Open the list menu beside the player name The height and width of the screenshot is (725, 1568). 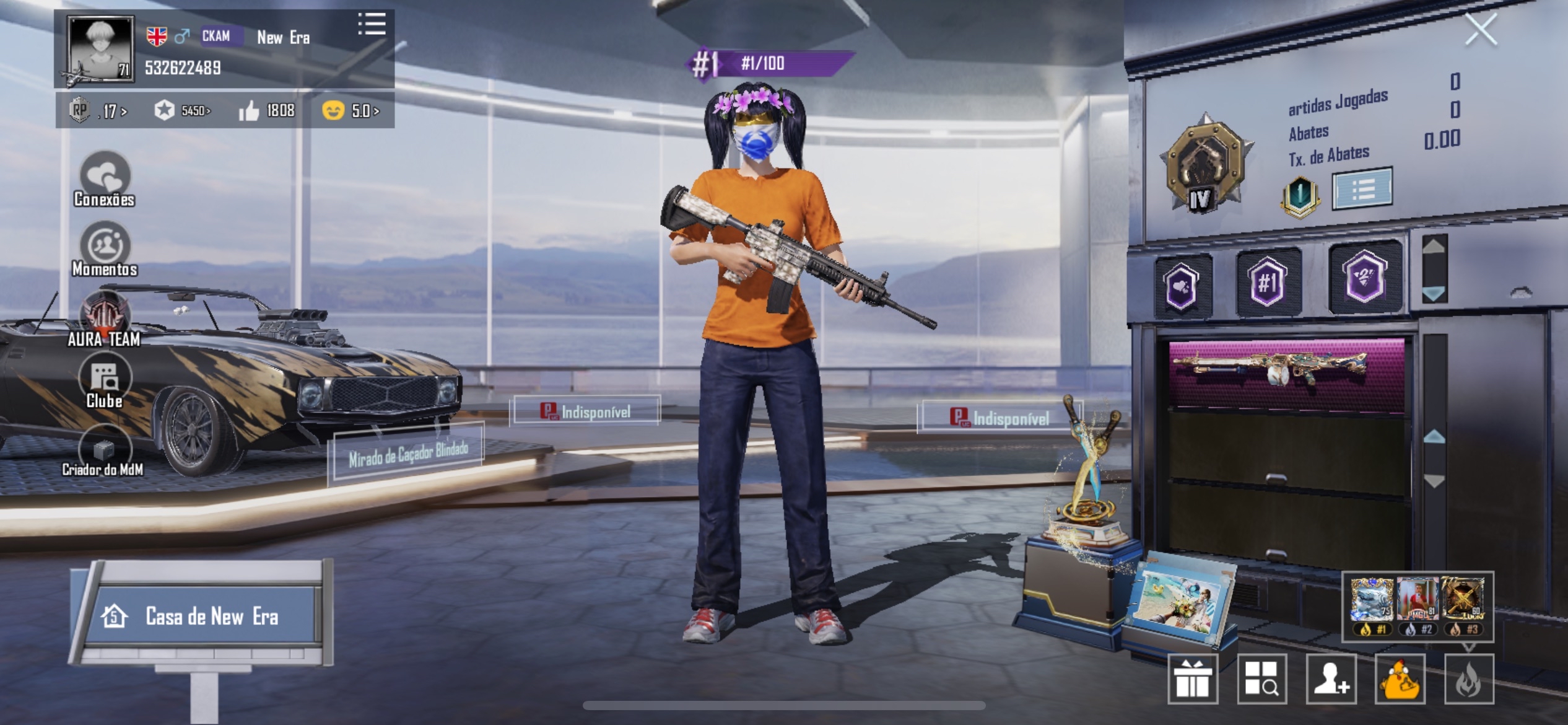[372, 24]
